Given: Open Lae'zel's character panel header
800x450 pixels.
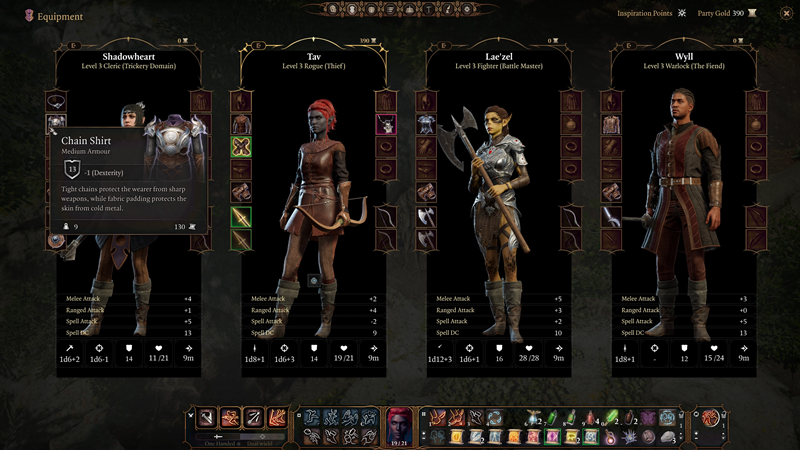Looking at the screenshot, I should (497, 60).
